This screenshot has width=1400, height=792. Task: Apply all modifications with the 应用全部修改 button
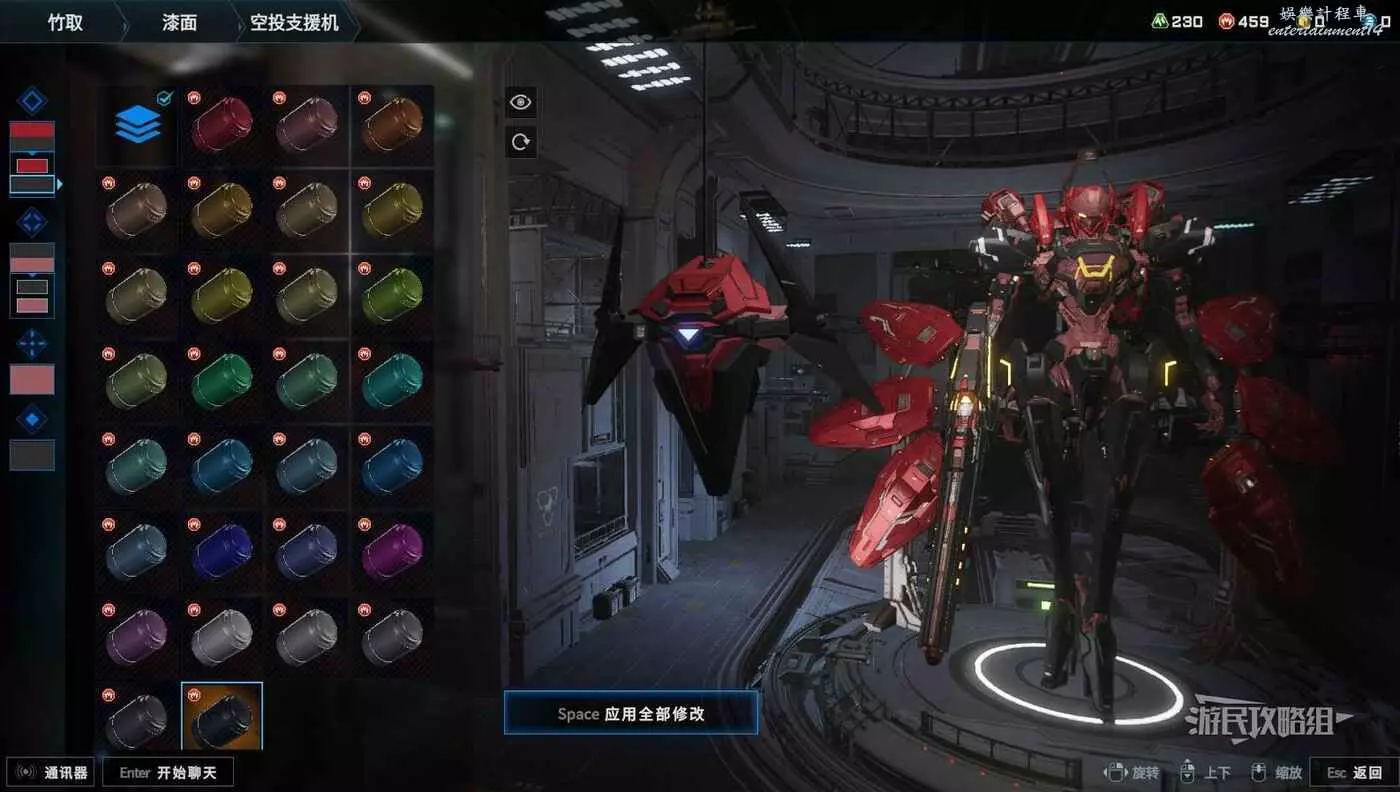pos(630,714)
